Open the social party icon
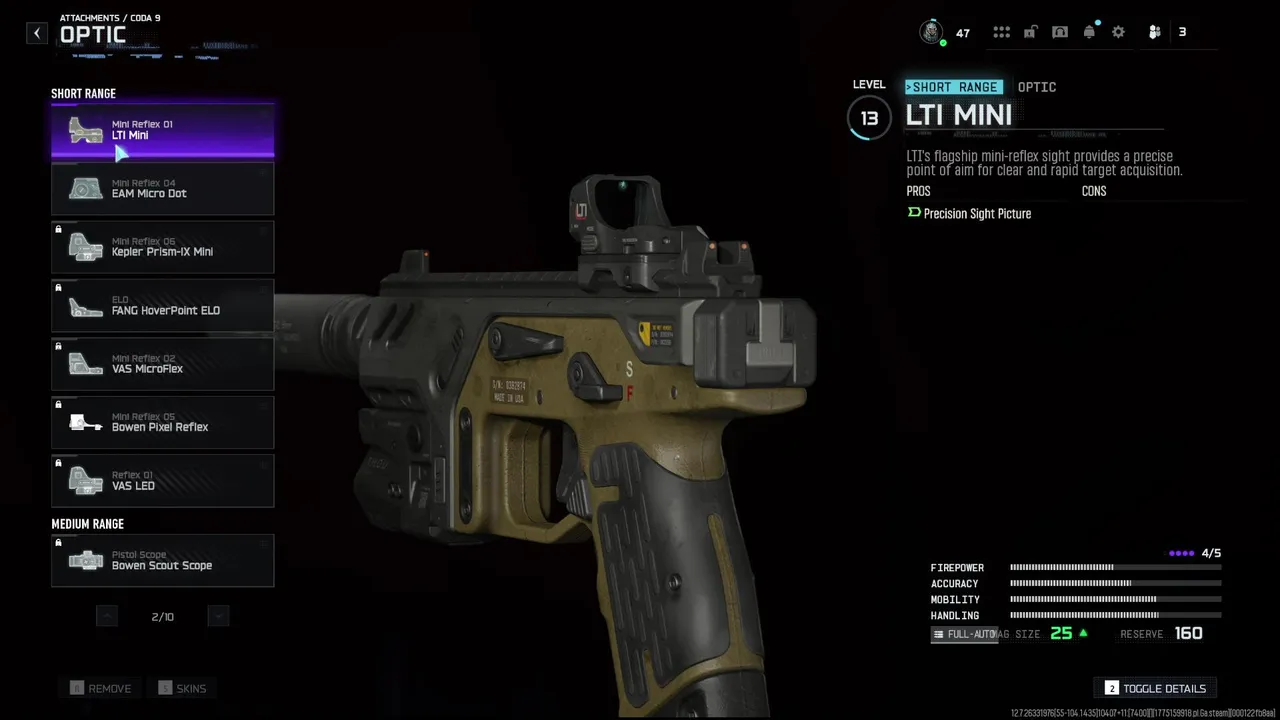The image size is (1280, 720). tap(1155, 32)
